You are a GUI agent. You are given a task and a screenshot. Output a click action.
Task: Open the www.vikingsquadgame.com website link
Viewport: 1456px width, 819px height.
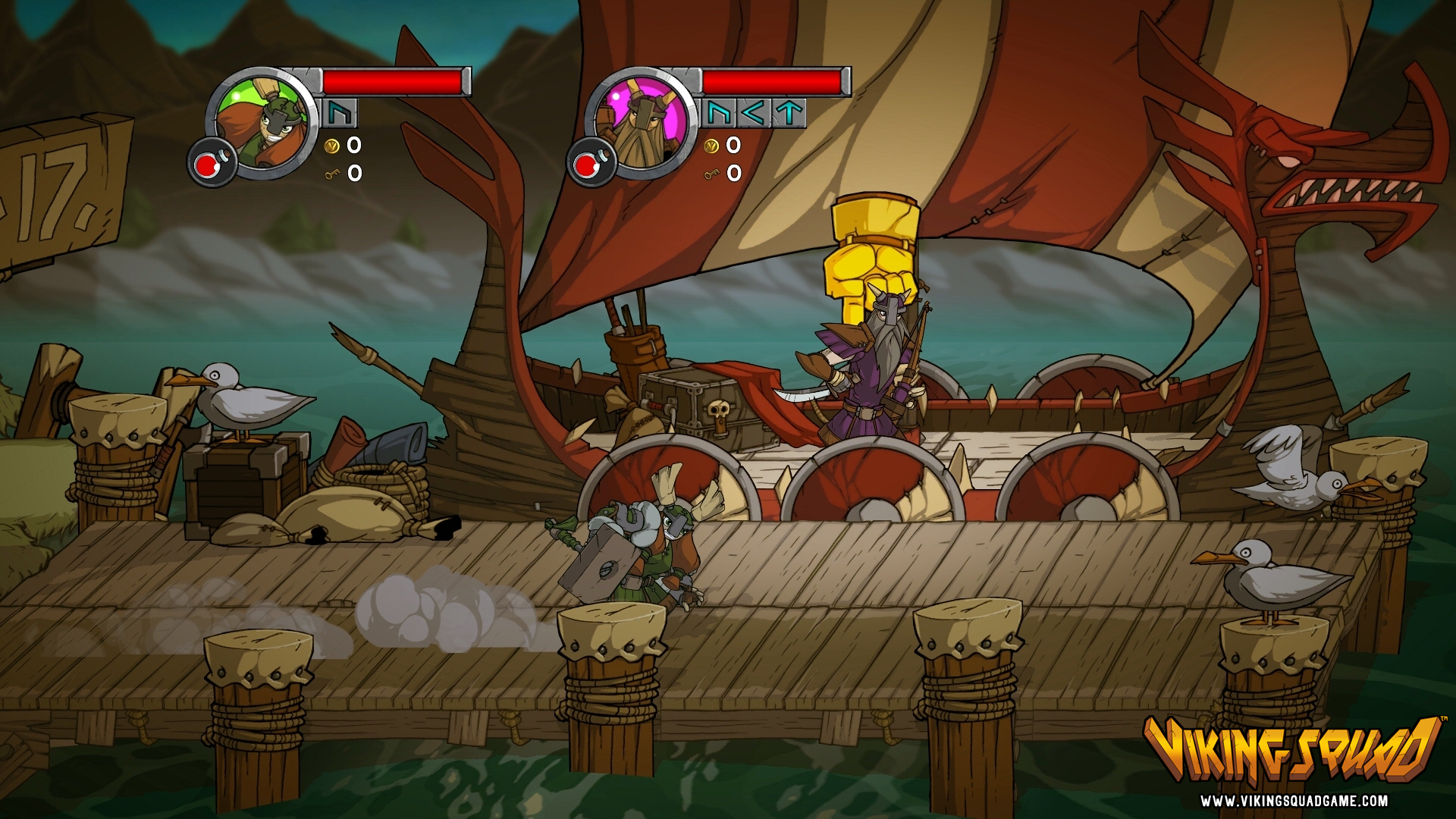1294,801
